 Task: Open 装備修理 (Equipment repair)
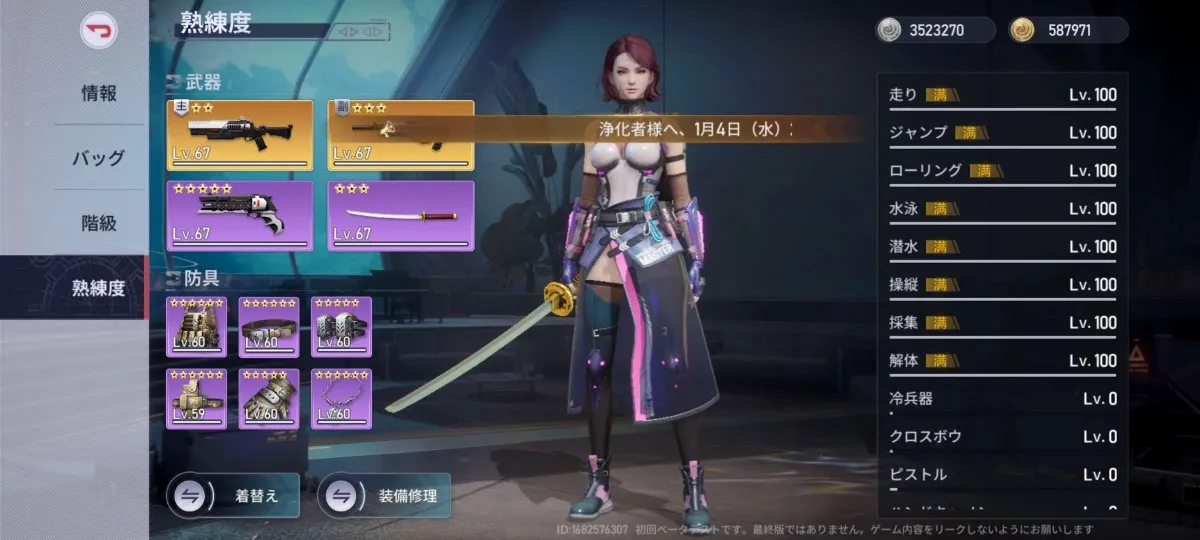(x=384, y=495)
